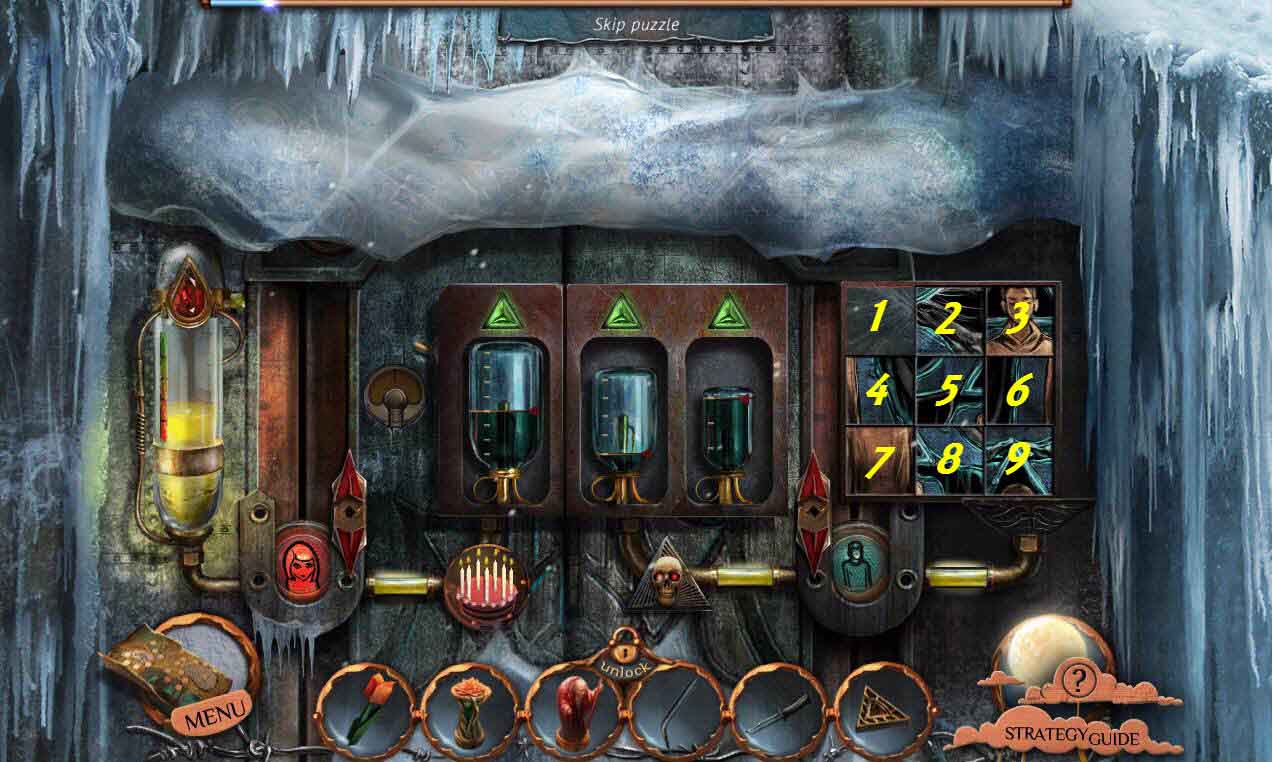Open the Strategy Guide

click(1071, 737)
